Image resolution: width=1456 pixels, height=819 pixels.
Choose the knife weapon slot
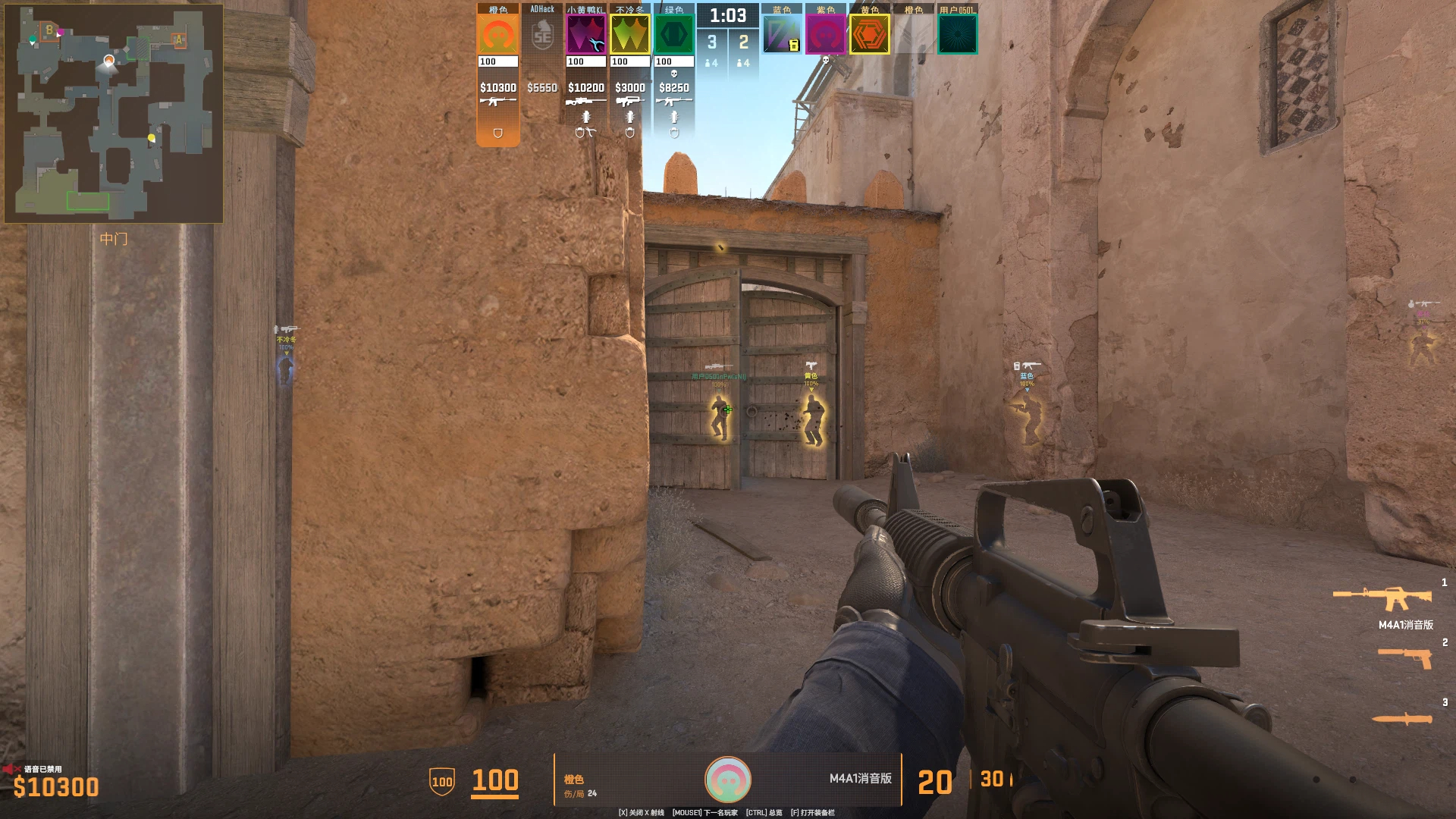click(1402, 718)
